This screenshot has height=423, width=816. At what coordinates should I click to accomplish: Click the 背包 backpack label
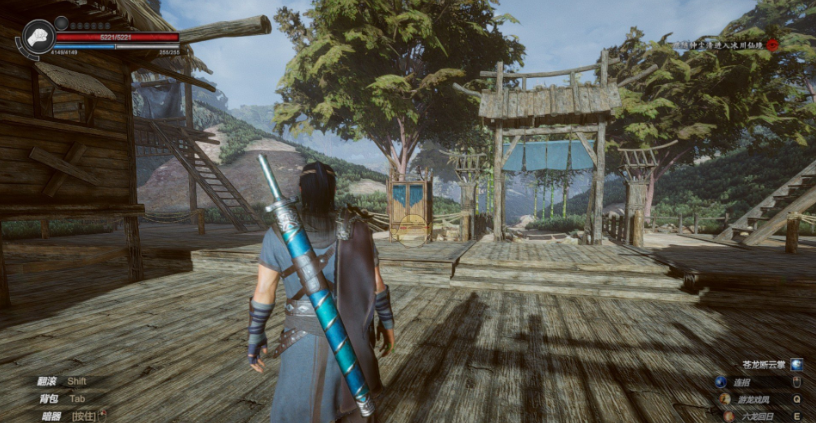[x=49, y=398]
